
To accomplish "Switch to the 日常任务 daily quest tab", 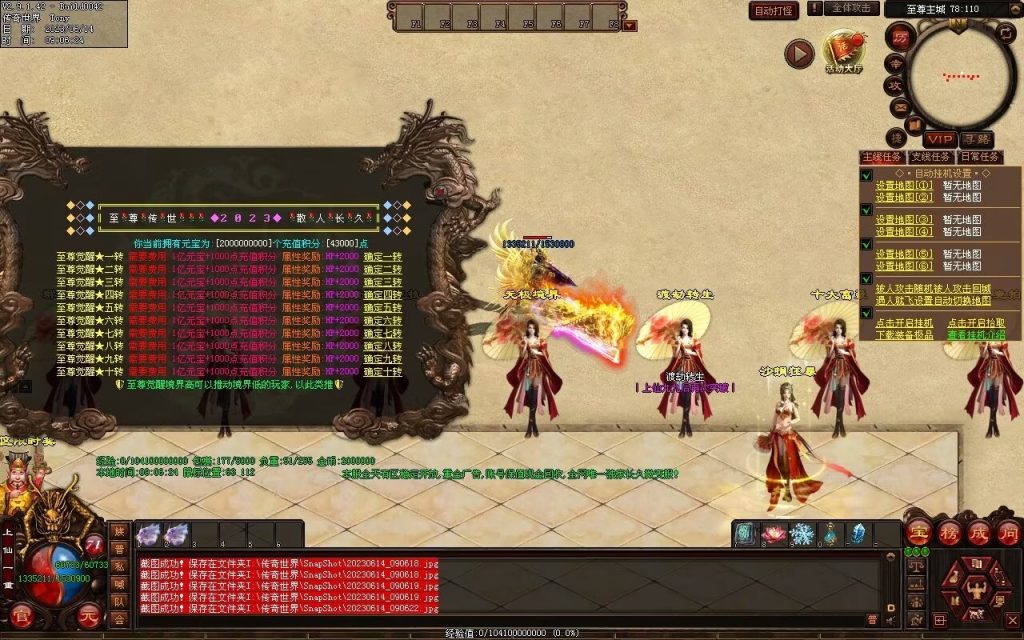I will 979,157.
